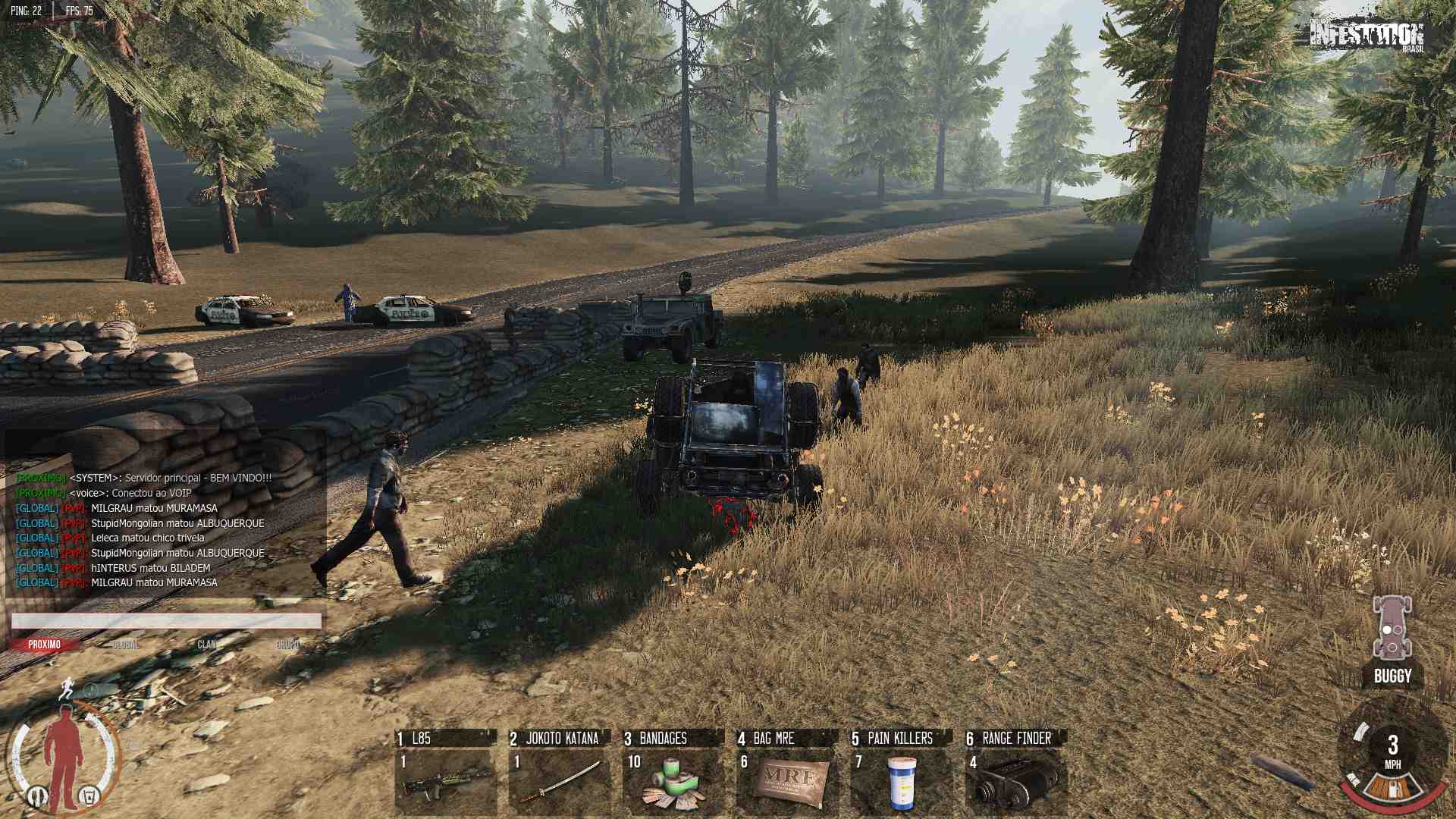Click the Buggy seat diagram icon
The image size is (1456, 819).
coord(1392,628)
